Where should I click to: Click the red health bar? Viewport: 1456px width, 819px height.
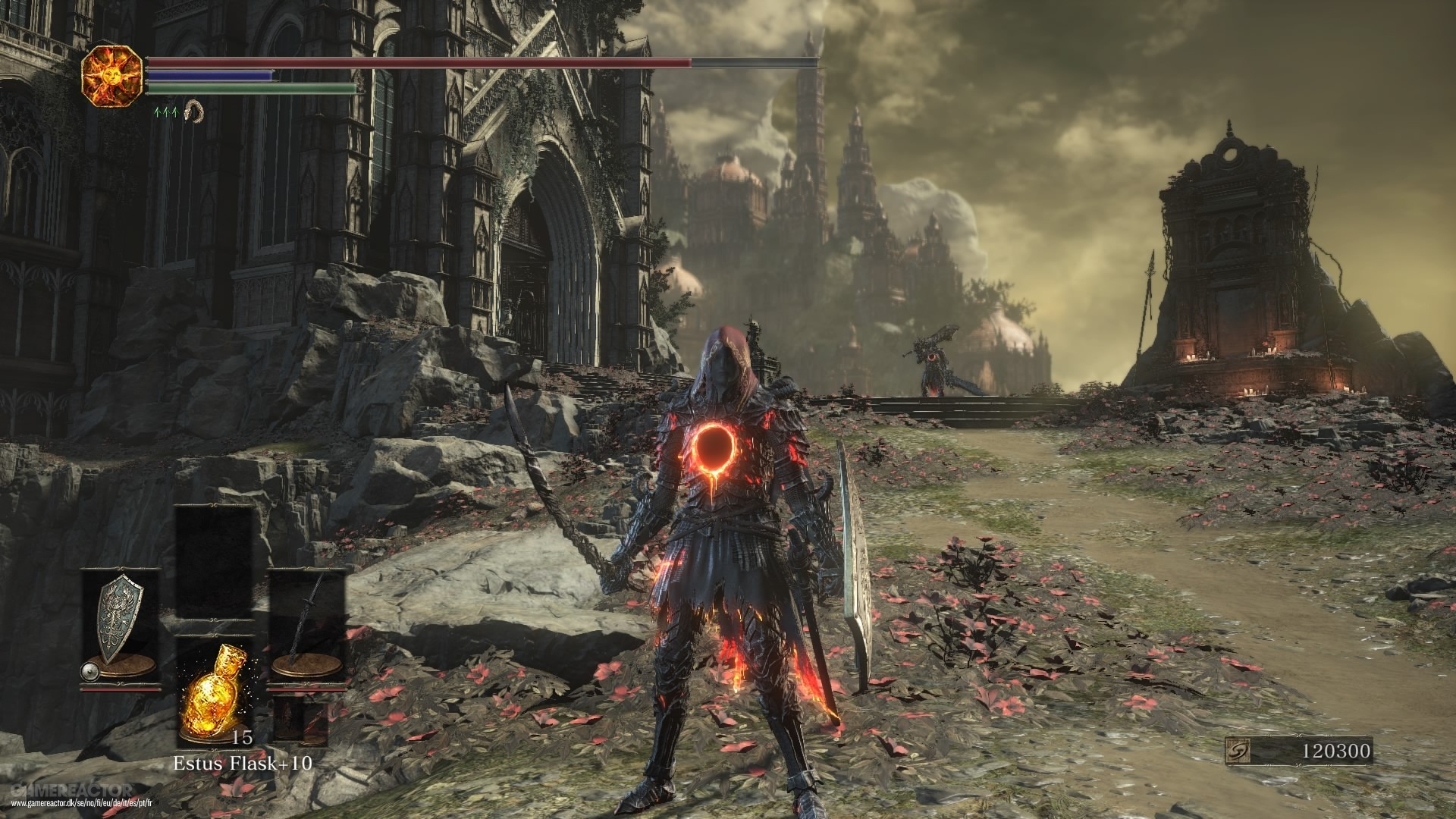tap(379, 61)
